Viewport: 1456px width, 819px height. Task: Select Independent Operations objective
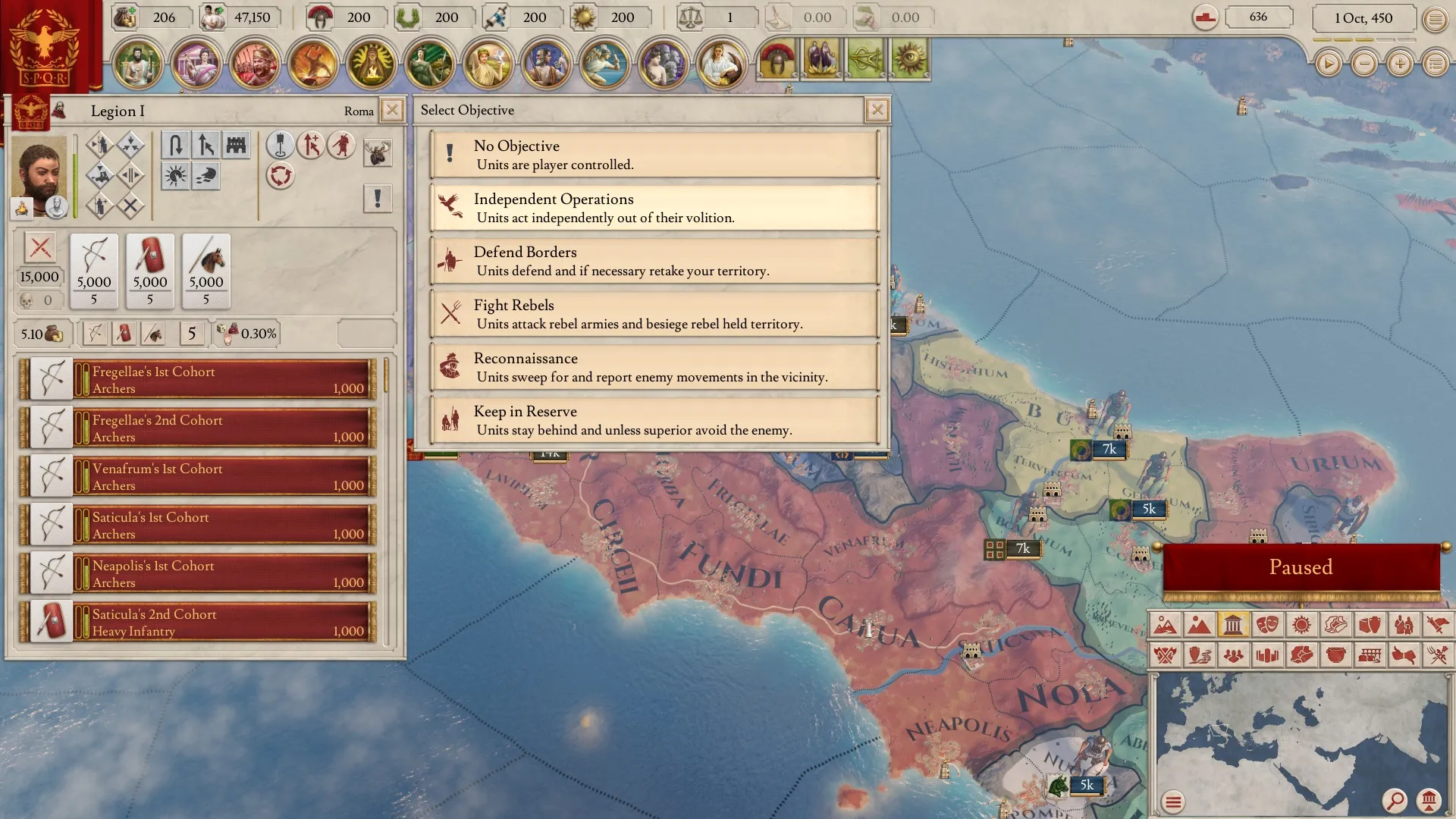(x=654, y=208)
